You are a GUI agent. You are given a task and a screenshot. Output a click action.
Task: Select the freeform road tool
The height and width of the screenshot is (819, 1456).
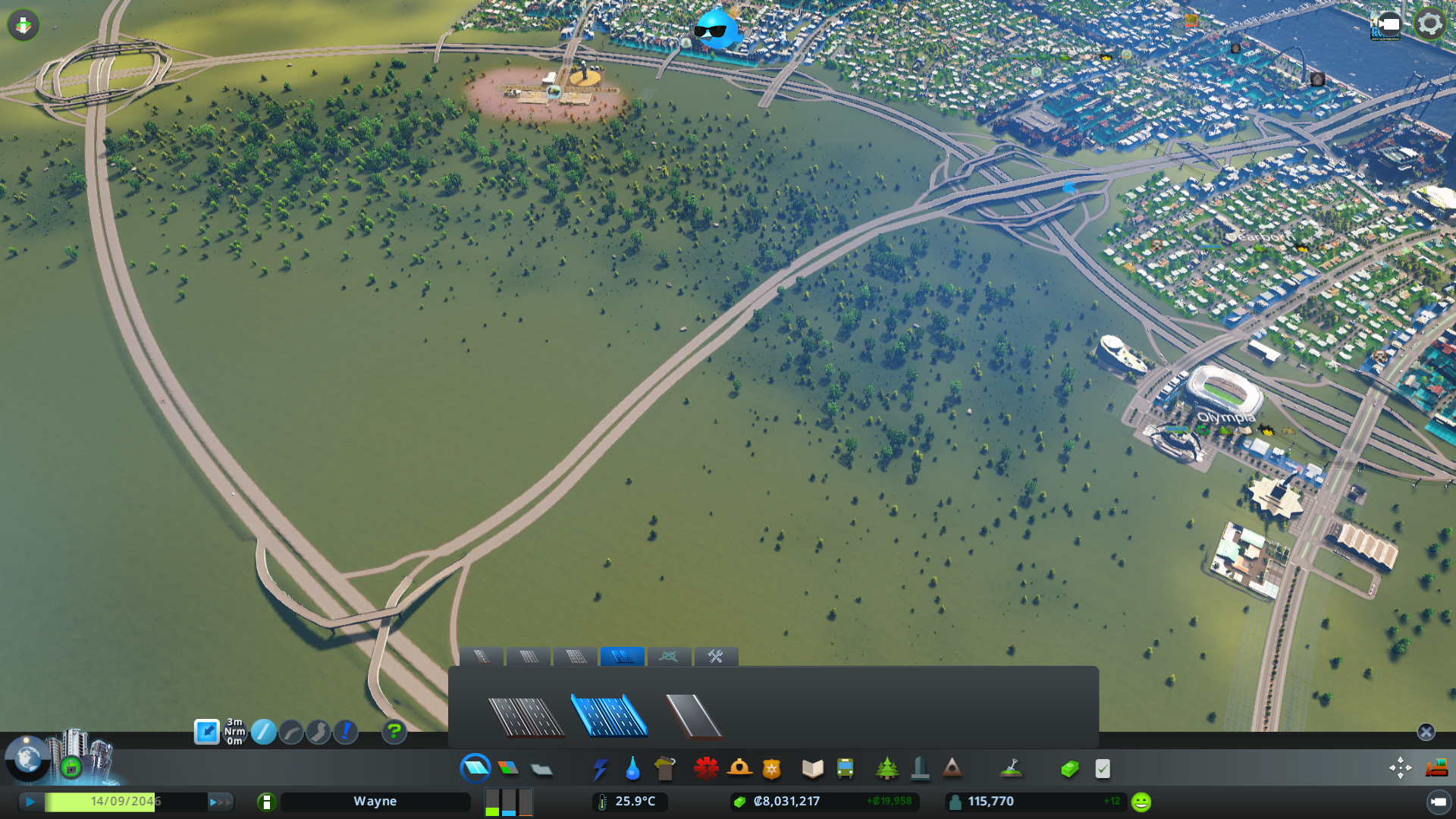coord(318,733)
